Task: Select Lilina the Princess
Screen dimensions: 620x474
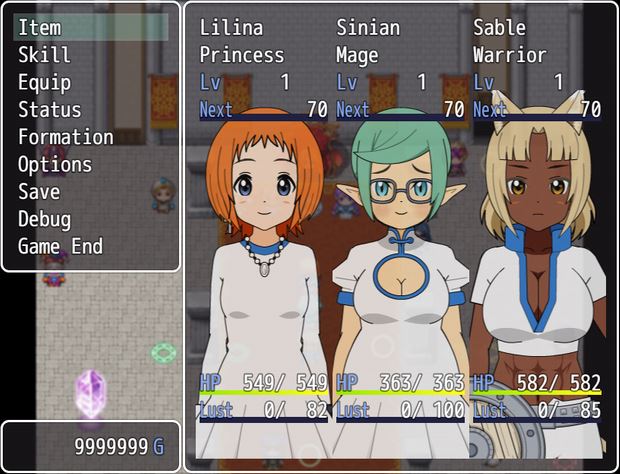Action: (x=264, y=240)
